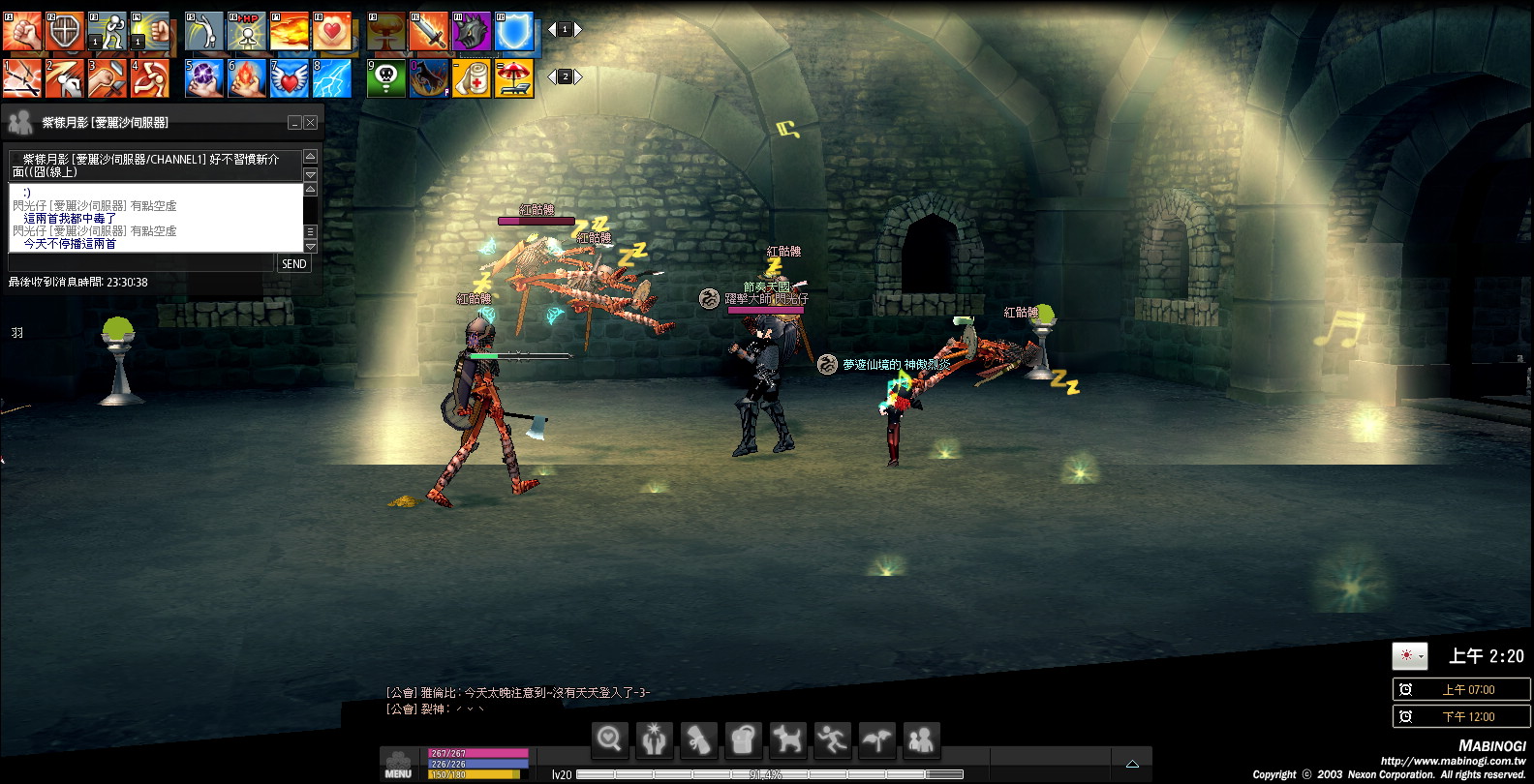1534x784 pixels.
Task: Open the main MENU button
Action: (398, 765)
